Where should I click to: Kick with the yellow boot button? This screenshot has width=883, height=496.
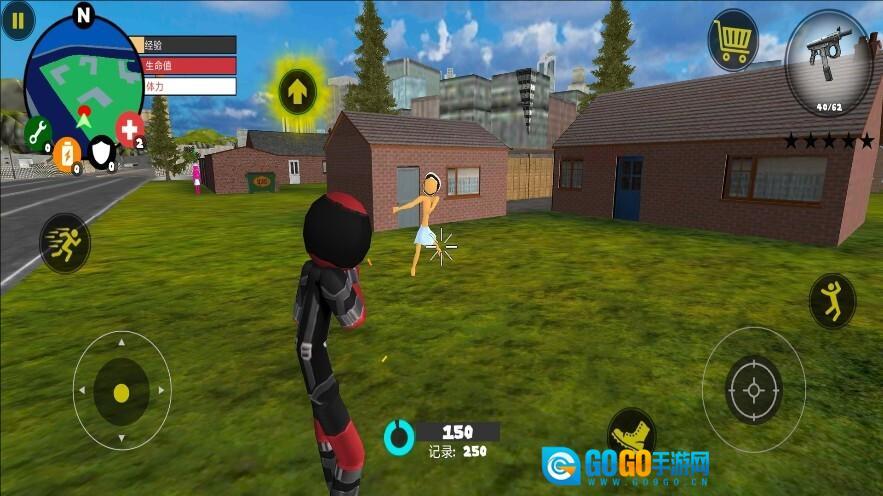[x=631, y=433]
